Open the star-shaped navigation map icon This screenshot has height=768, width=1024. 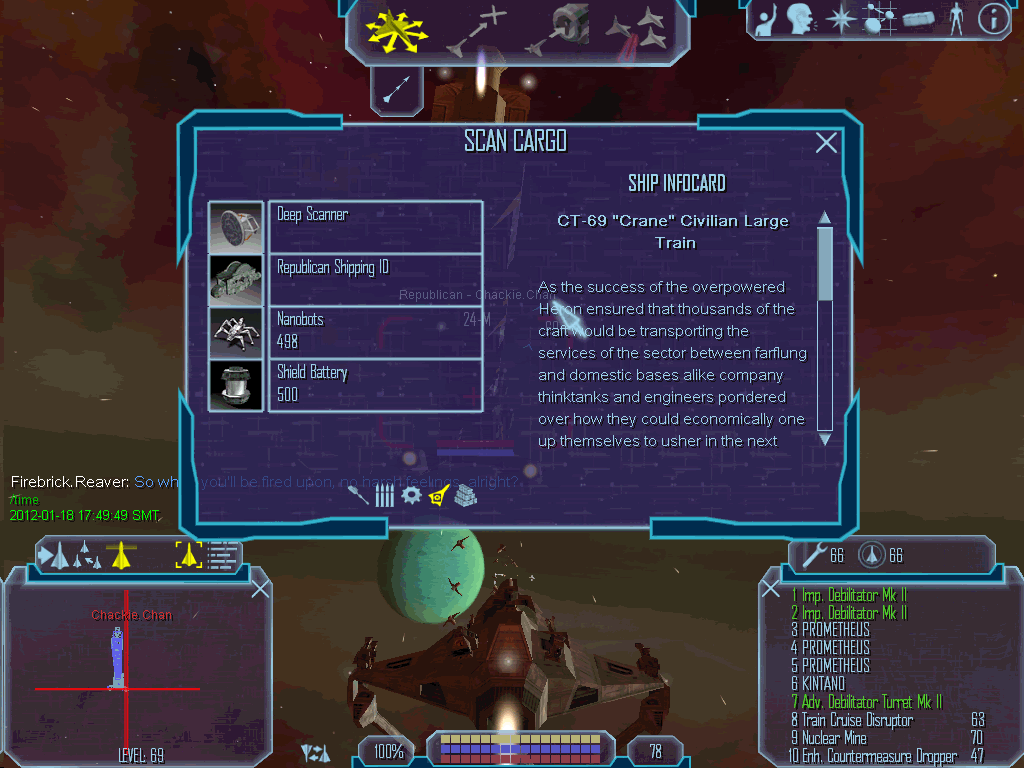(x=844, y=20)
